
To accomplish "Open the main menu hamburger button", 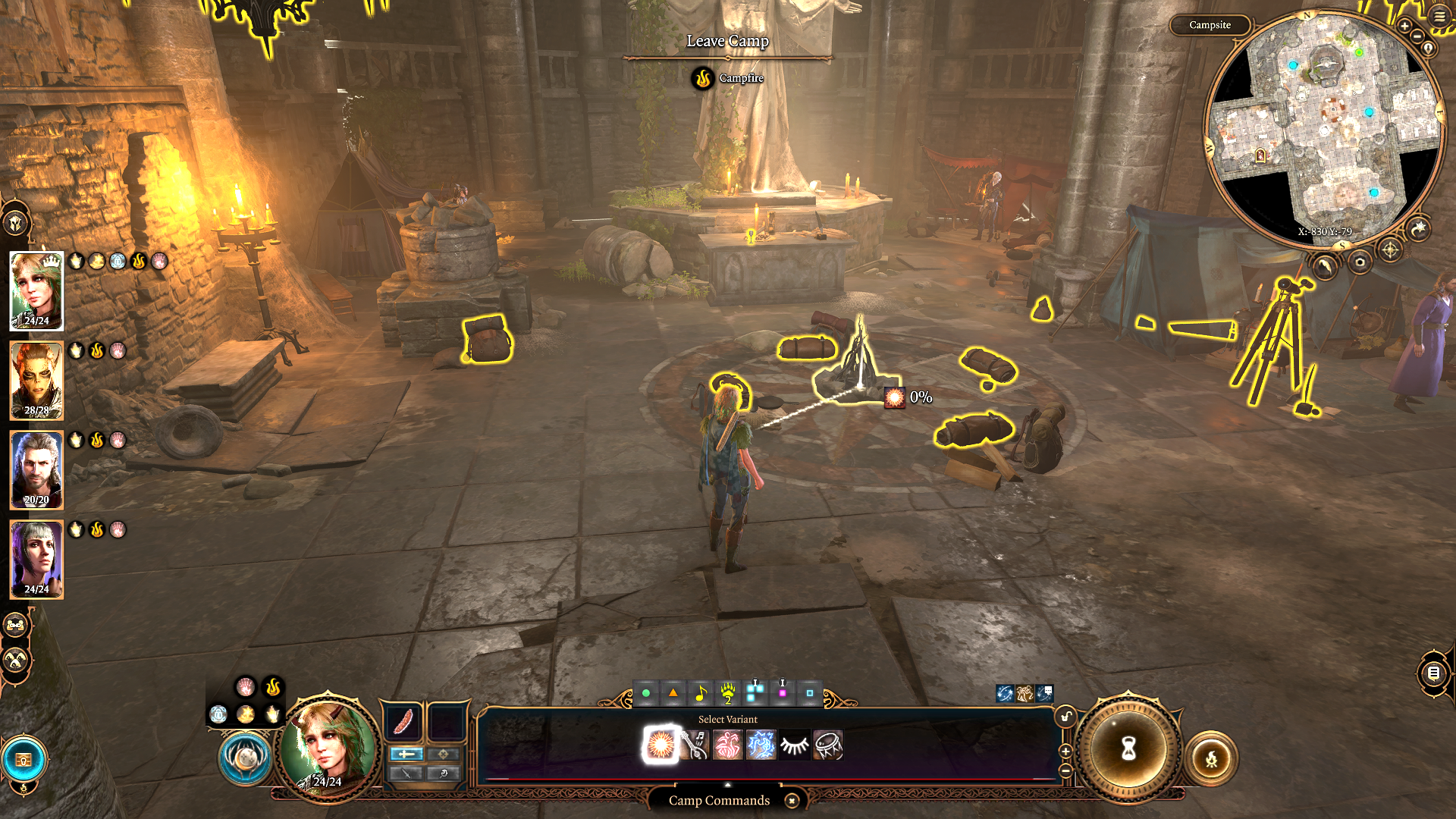I will coord(1439,16).
